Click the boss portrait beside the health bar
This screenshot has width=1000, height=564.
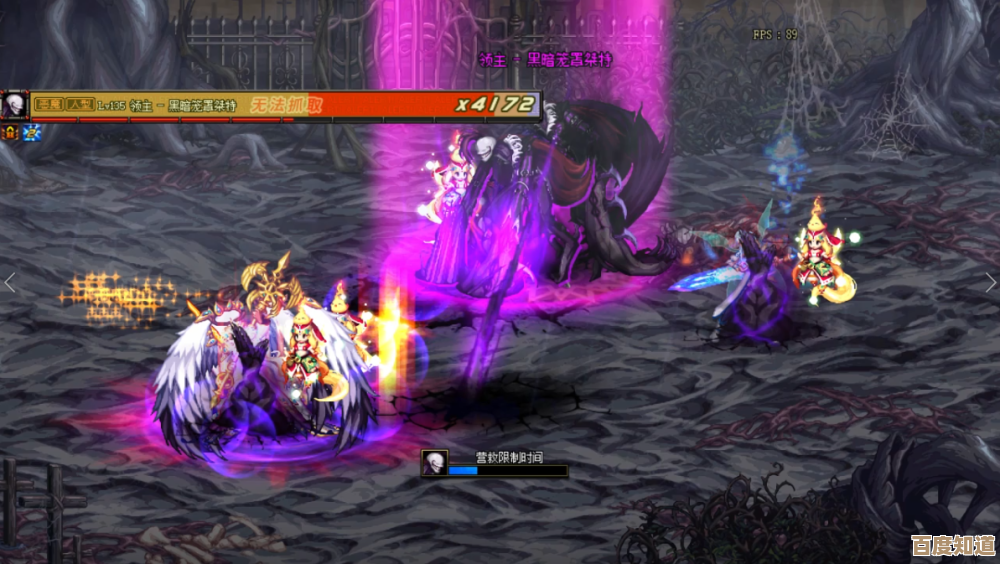coord(14,104)
